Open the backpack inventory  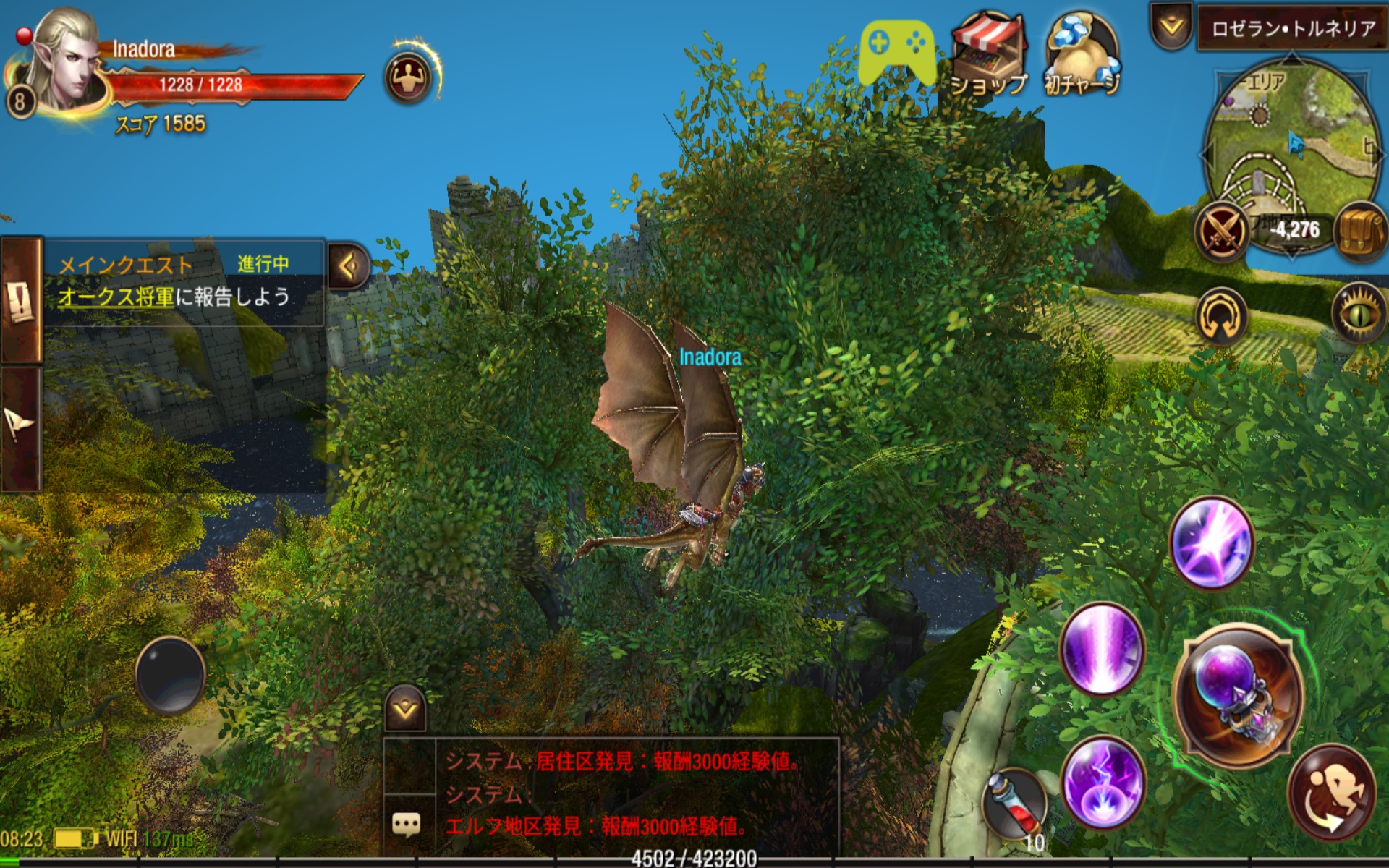(x=1361, y=231)
